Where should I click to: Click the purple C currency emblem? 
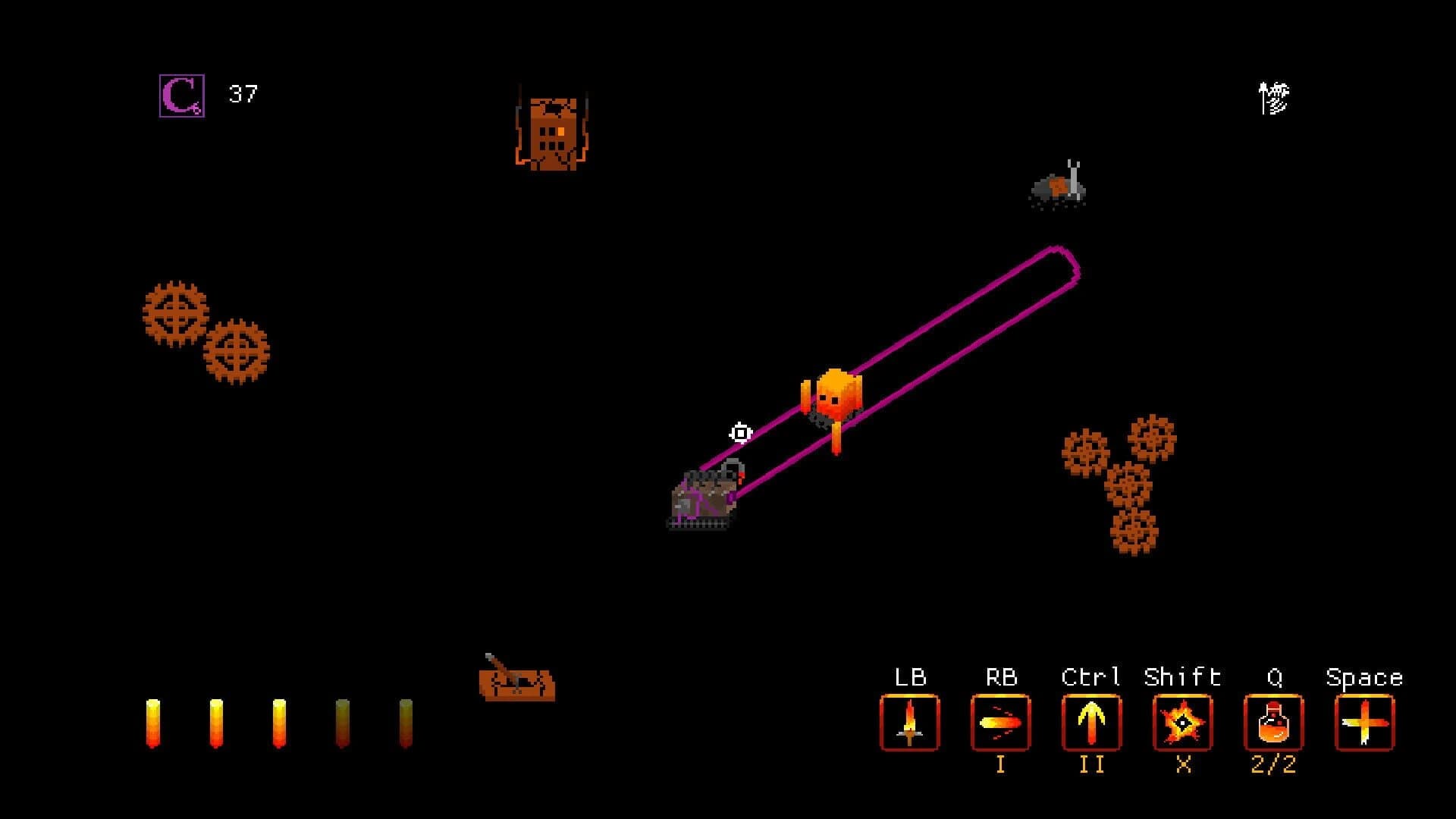pos(180,96)
